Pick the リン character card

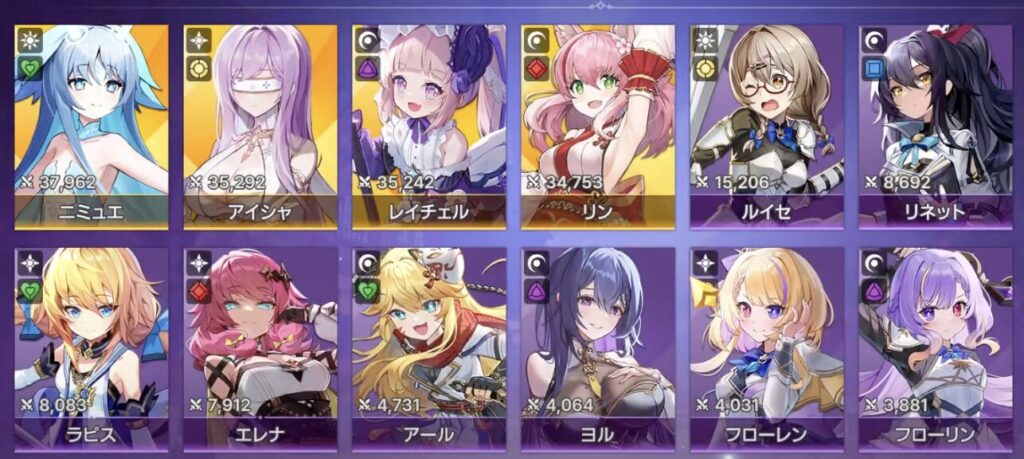[x=598, y=125]
